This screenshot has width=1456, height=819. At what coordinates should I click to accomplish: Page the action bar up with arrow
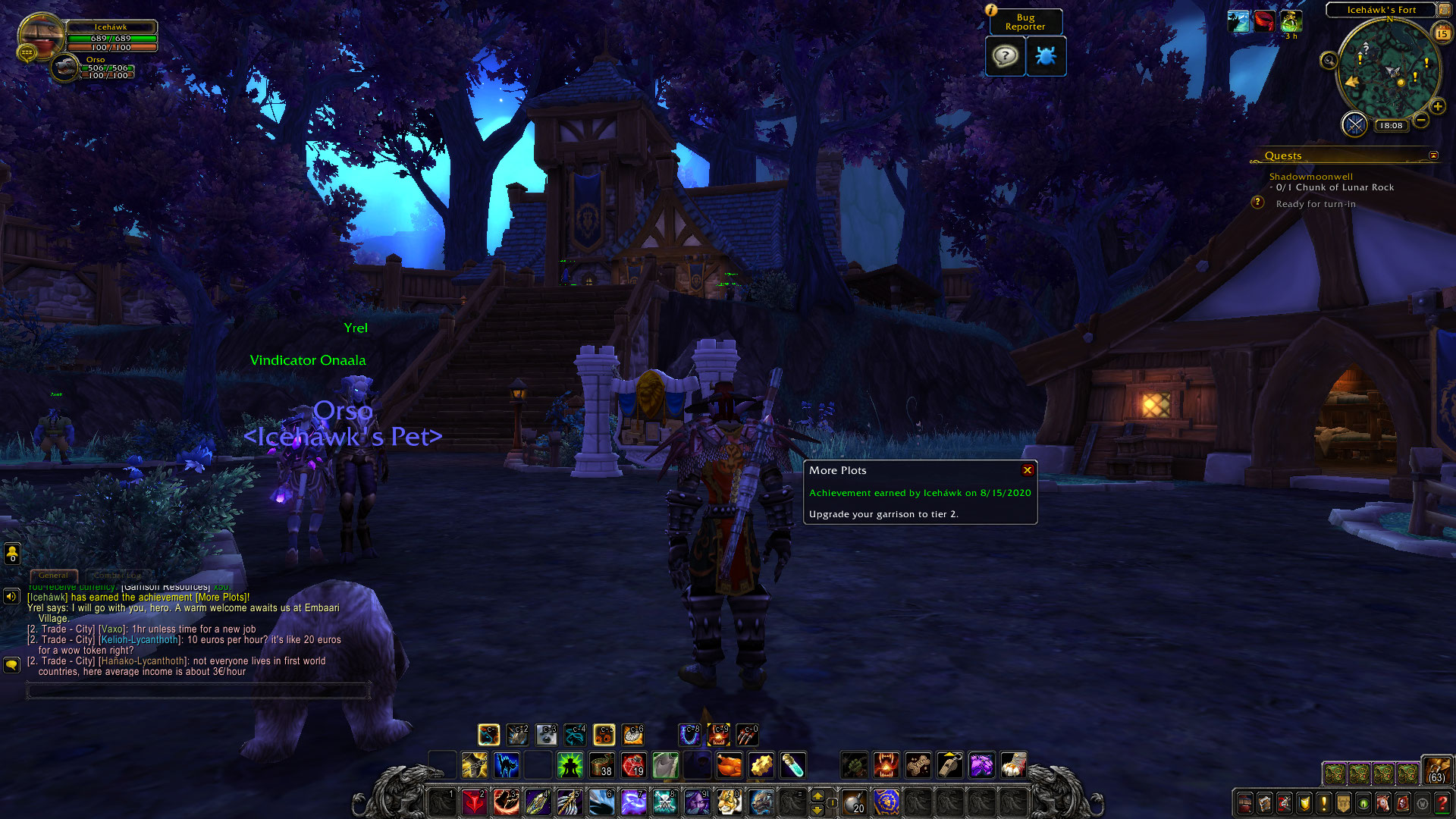pyautogui.click(x=817, y=795)
